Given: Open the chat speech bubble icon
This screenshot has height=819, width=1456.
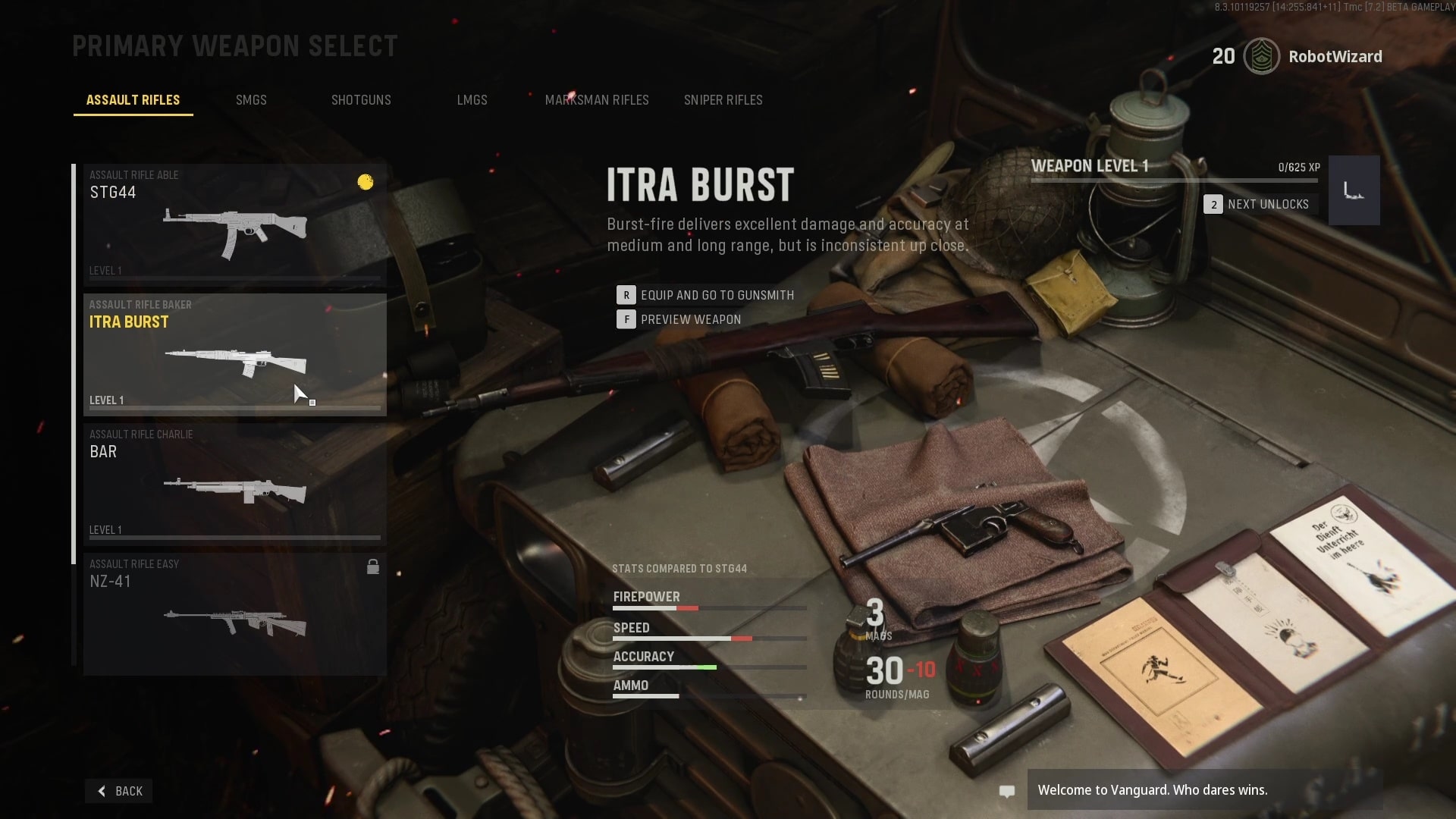Looking at the screenshot, I should [x=1006, y=791].
